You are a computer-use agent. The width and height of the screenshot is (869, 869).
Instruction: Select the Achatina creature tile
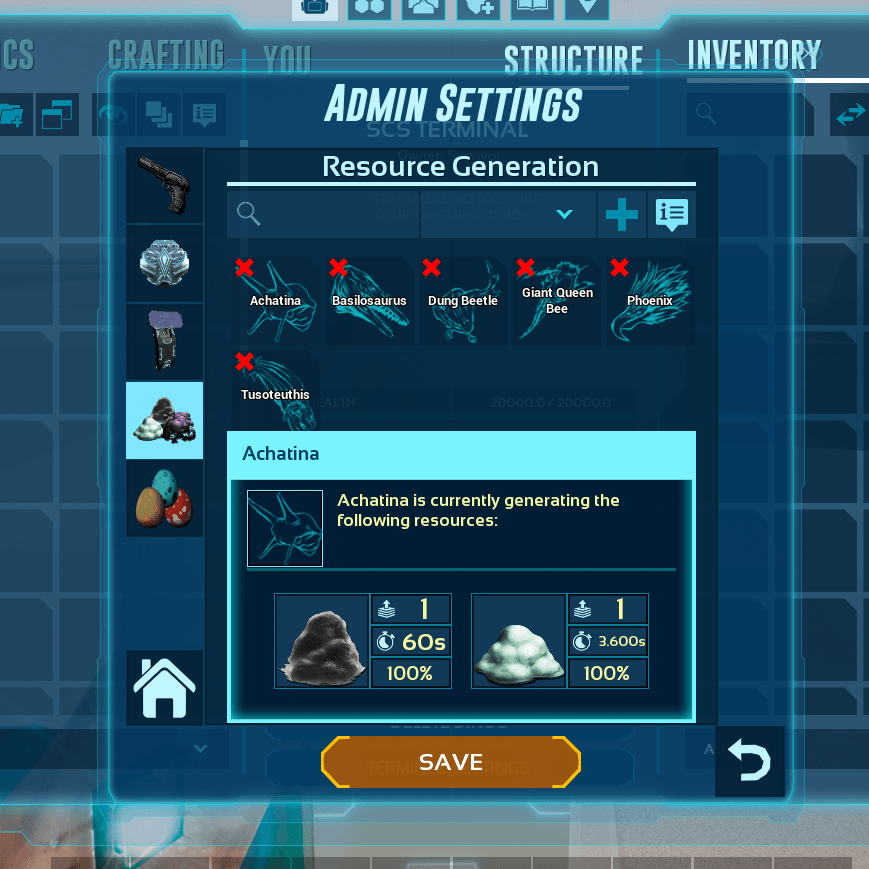pos(278,302)
